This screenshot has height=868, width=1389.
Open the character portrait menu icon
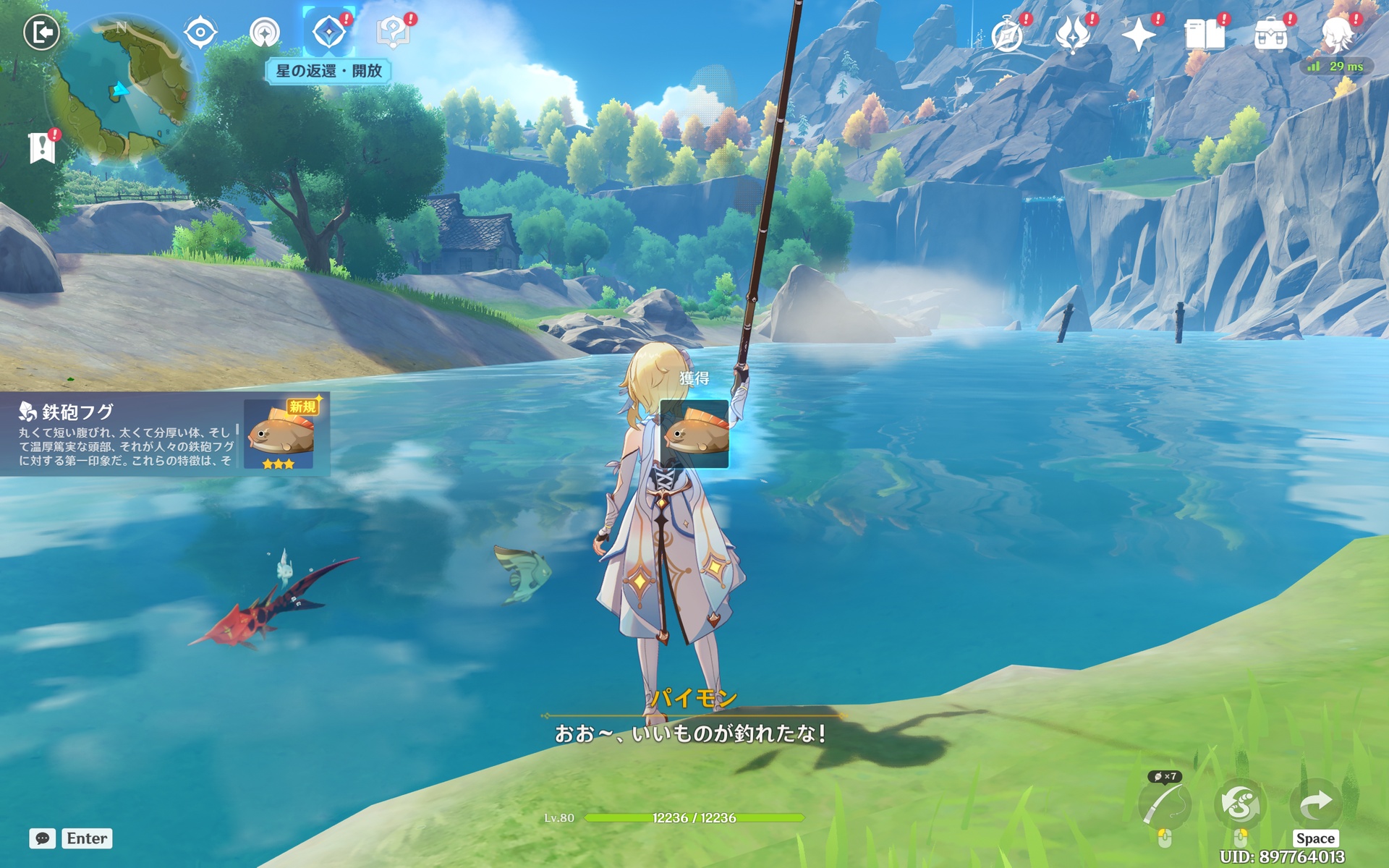(1338, 33)
